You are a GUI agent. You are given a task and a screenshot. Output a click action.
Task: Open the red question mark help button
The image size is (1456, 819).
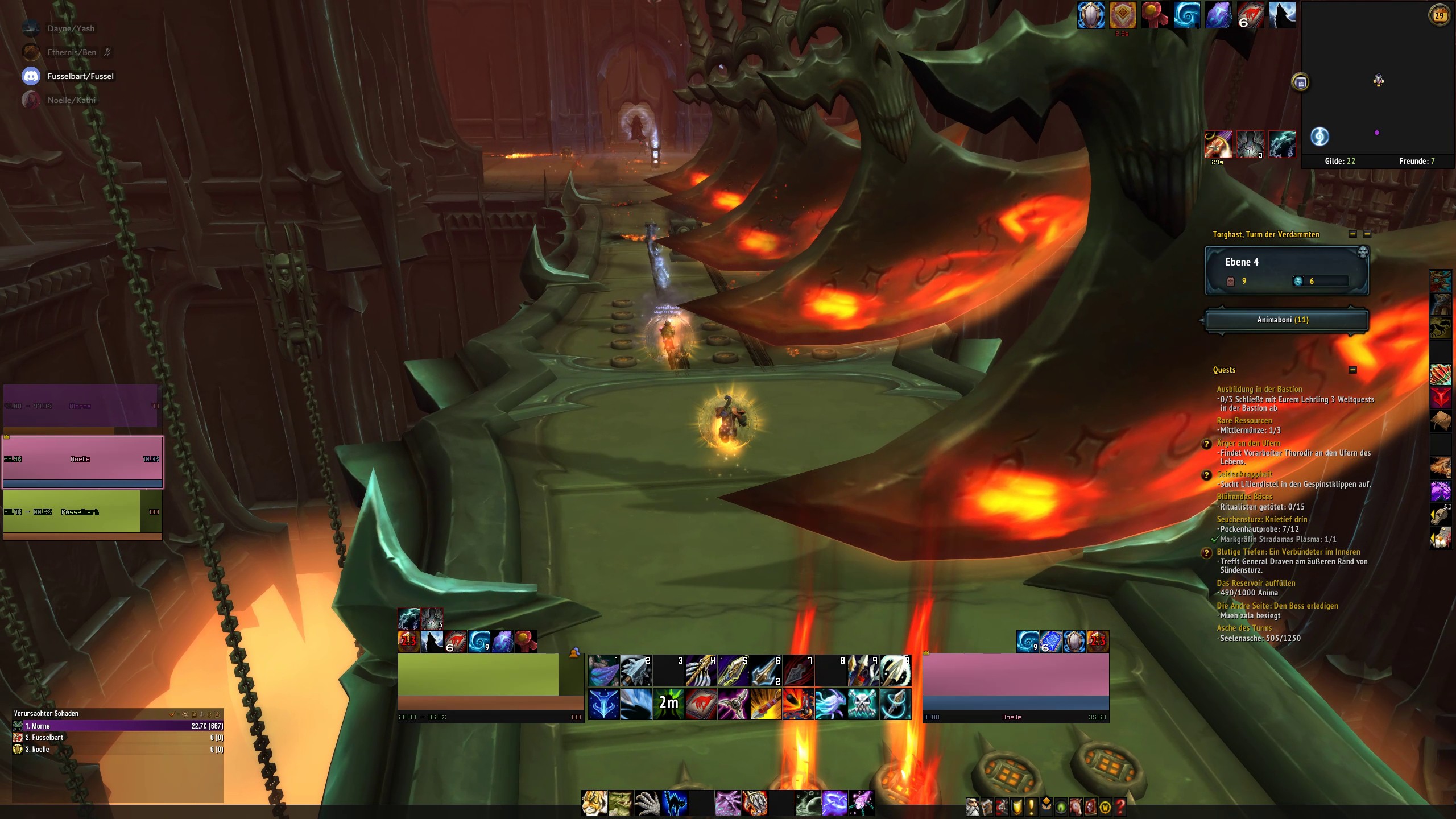(1120, 806)
